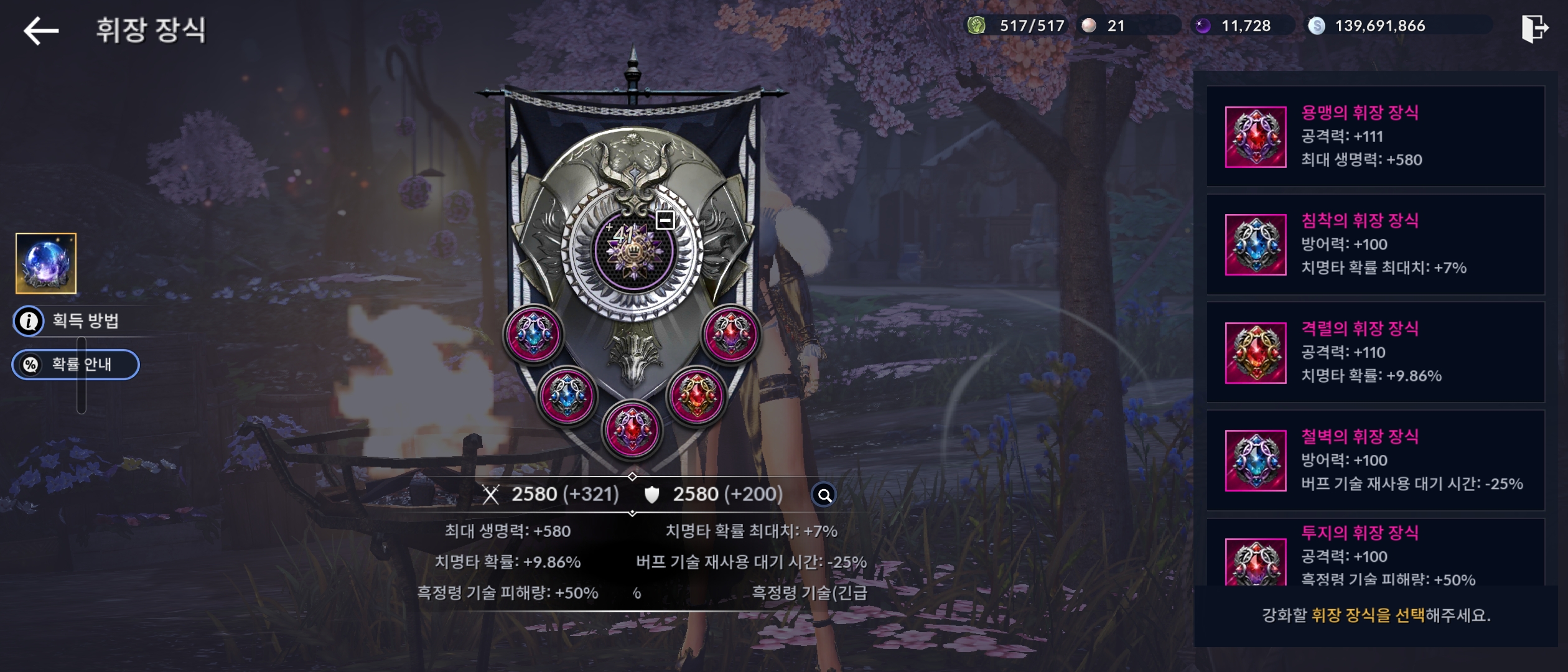Select the red-gold gem slot on the banner
Image resolution: width=1568 pixels, height=672 pixels.
pyautogui.click(x=697, y=396)
